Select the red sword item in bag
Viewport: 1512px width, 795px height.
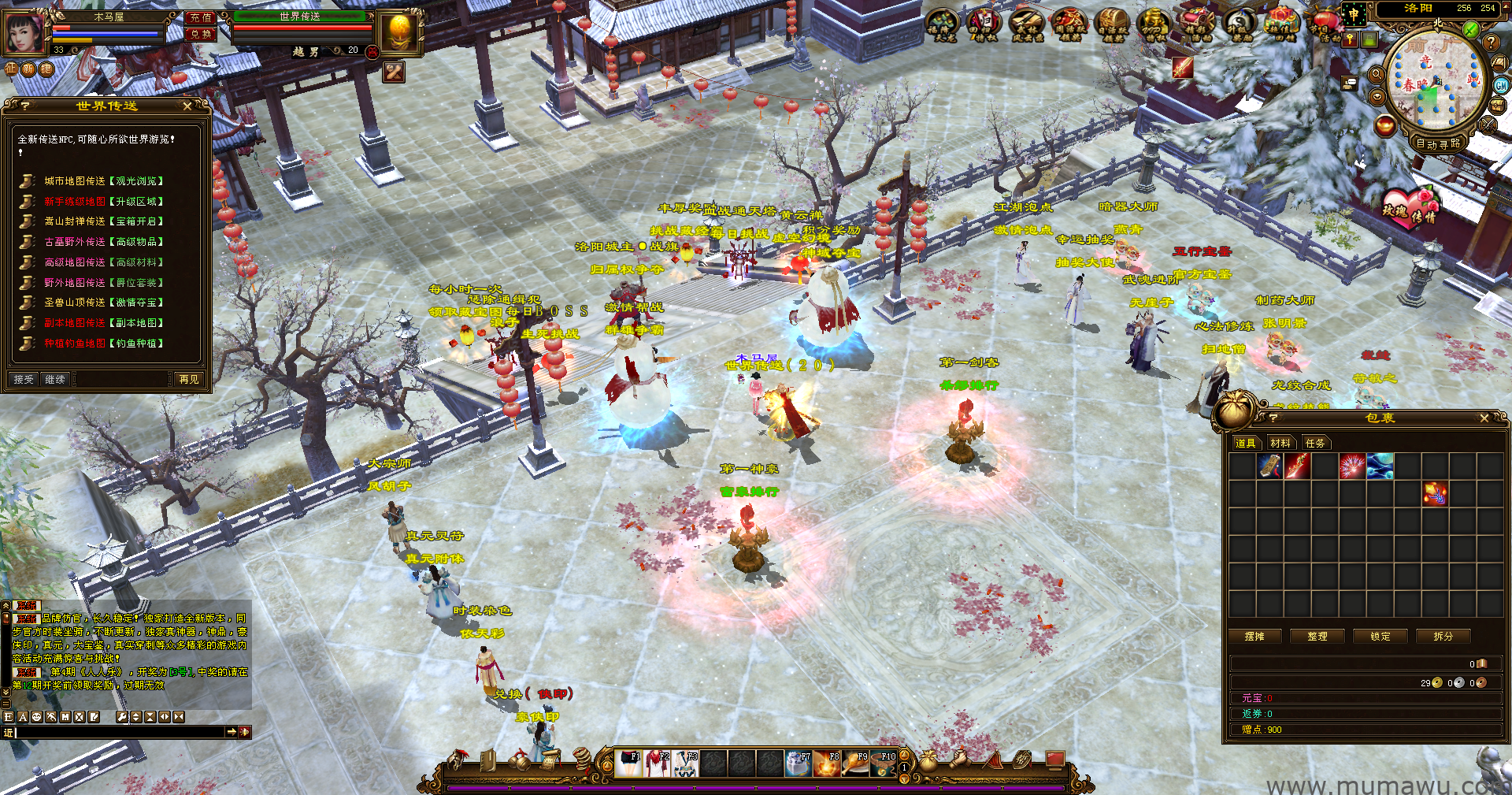coord(1297,466)
